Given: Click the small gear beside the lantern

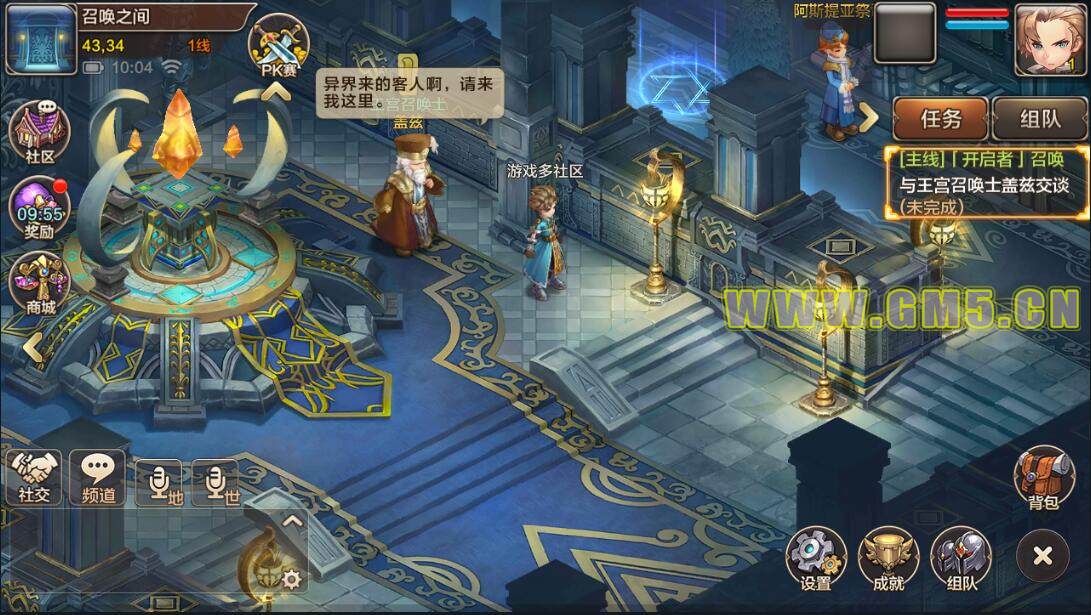Looking at the screenshot, I should pos(291,578).
